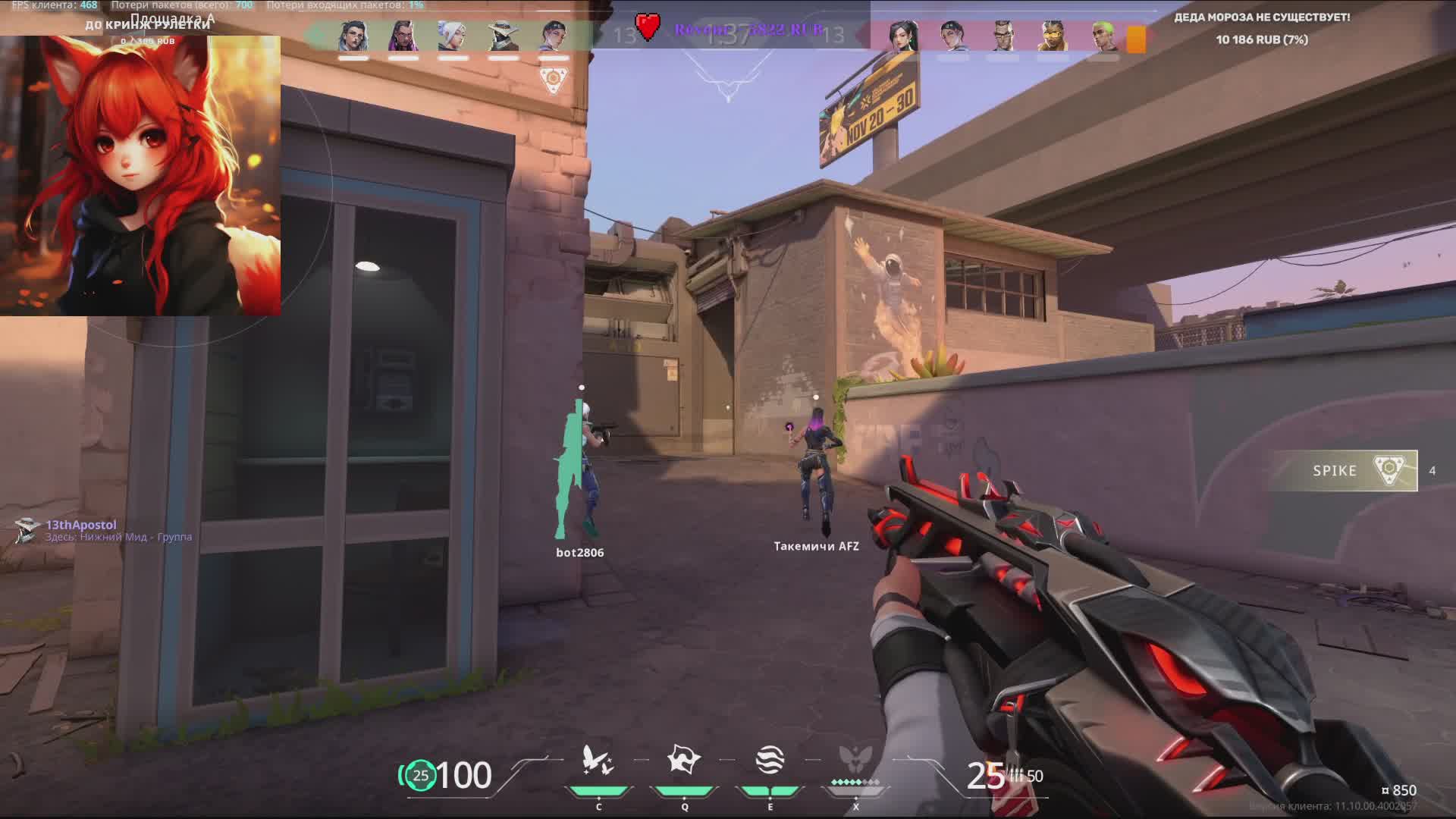Screen dimensions: 1456x819
Task: Select Jett's white-haired portrait
Action: coord(453,36)
